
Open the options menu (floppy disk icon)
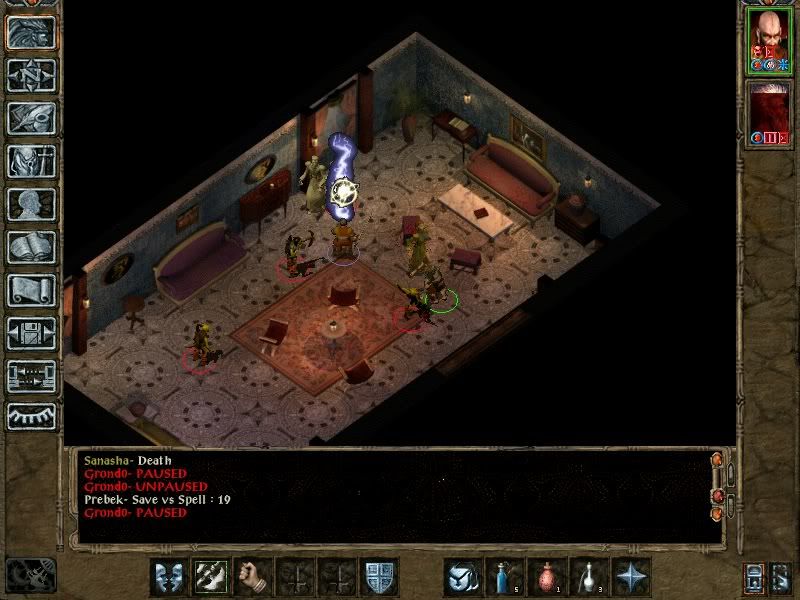[x=31, y=334]
